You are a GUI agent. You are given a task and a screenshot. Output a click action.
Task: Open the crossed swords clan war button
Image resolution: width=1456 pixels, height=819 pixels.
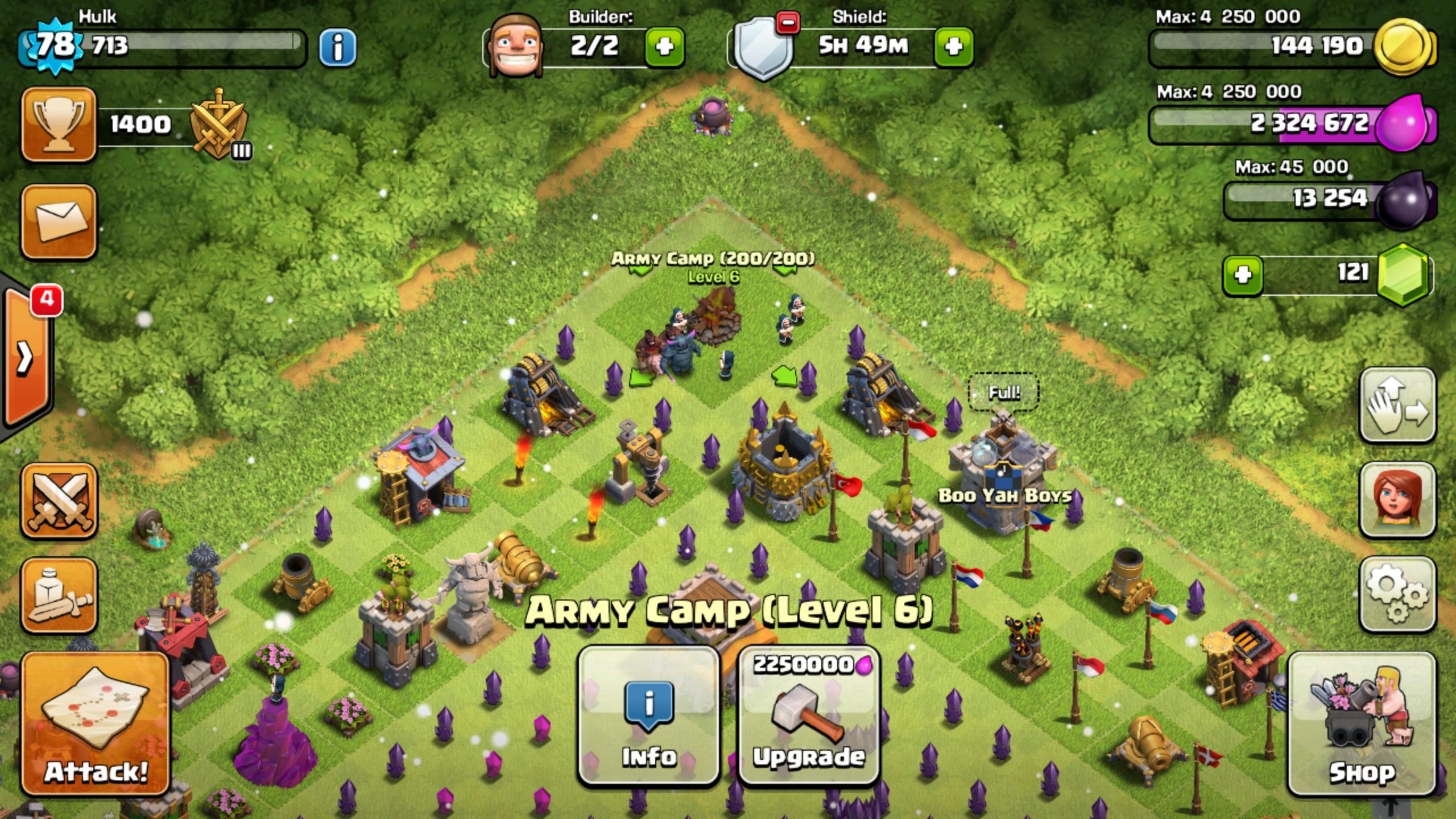(59, 500)
